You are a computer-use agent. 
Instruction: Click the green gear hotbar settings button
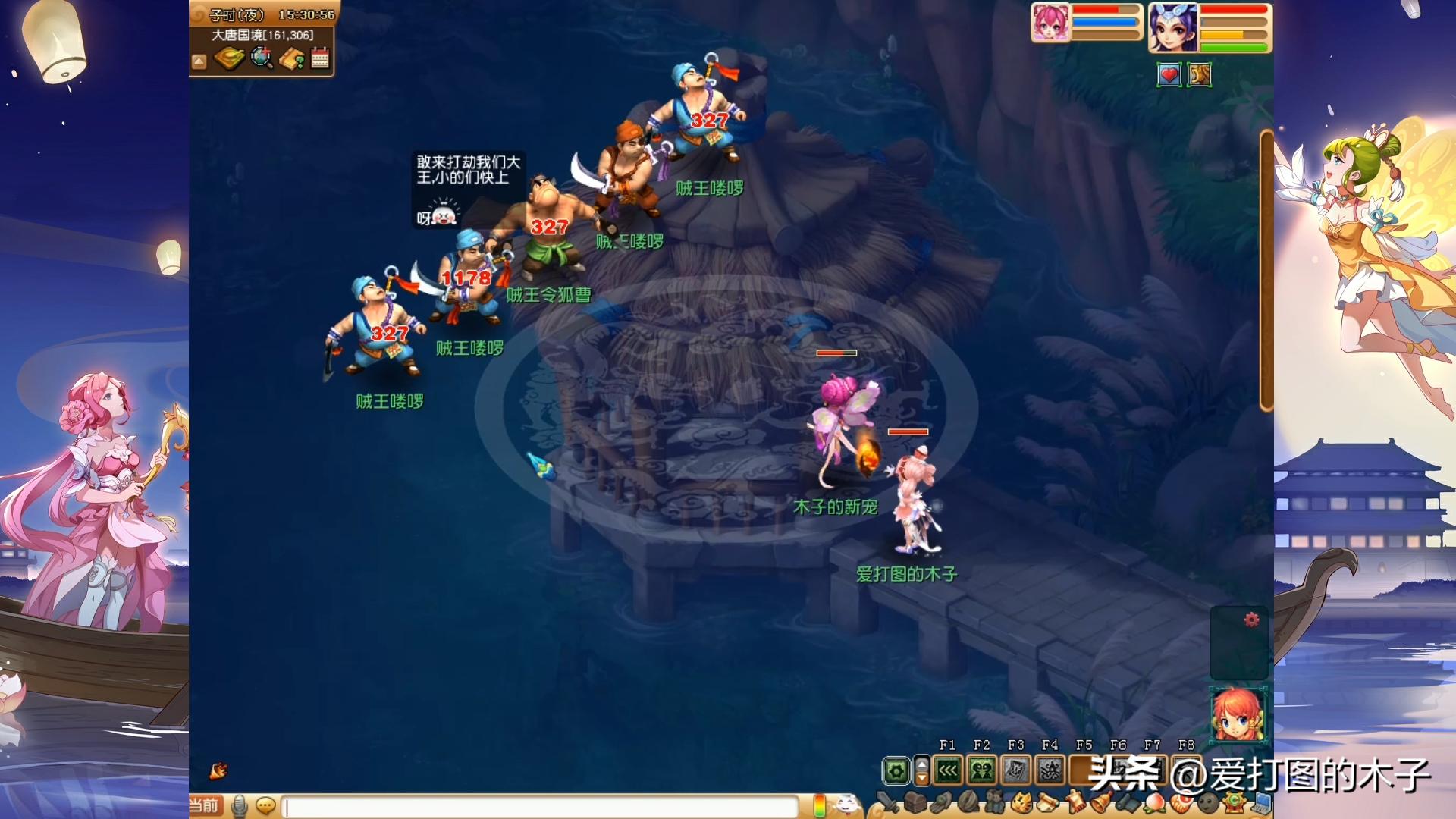click(896, 772)
